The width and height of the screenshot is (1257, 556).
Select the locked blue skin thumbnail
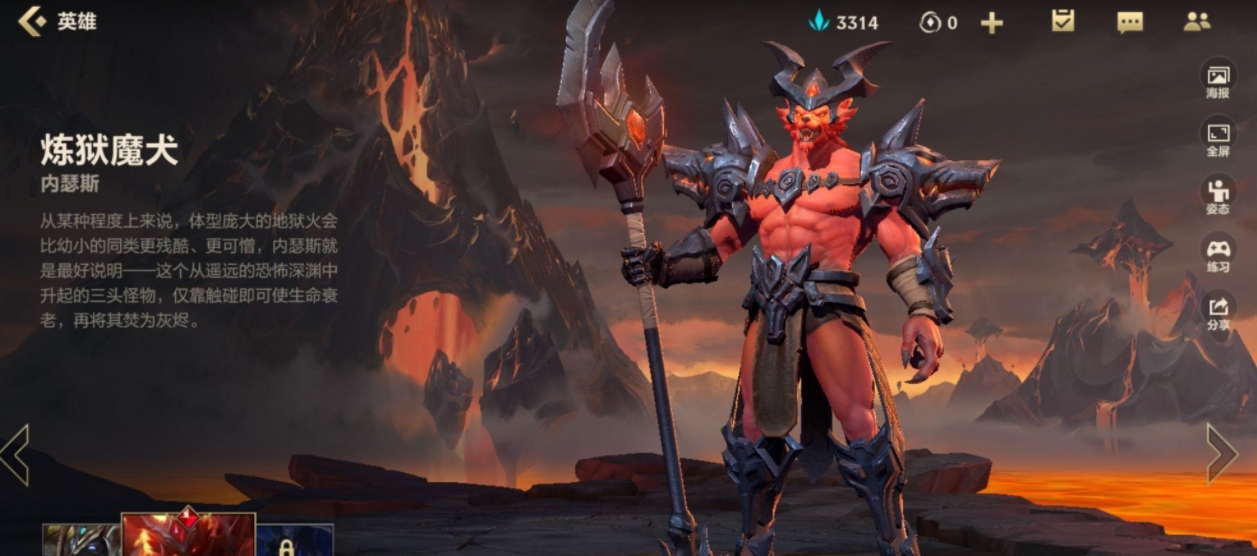[x=295, y=540]
